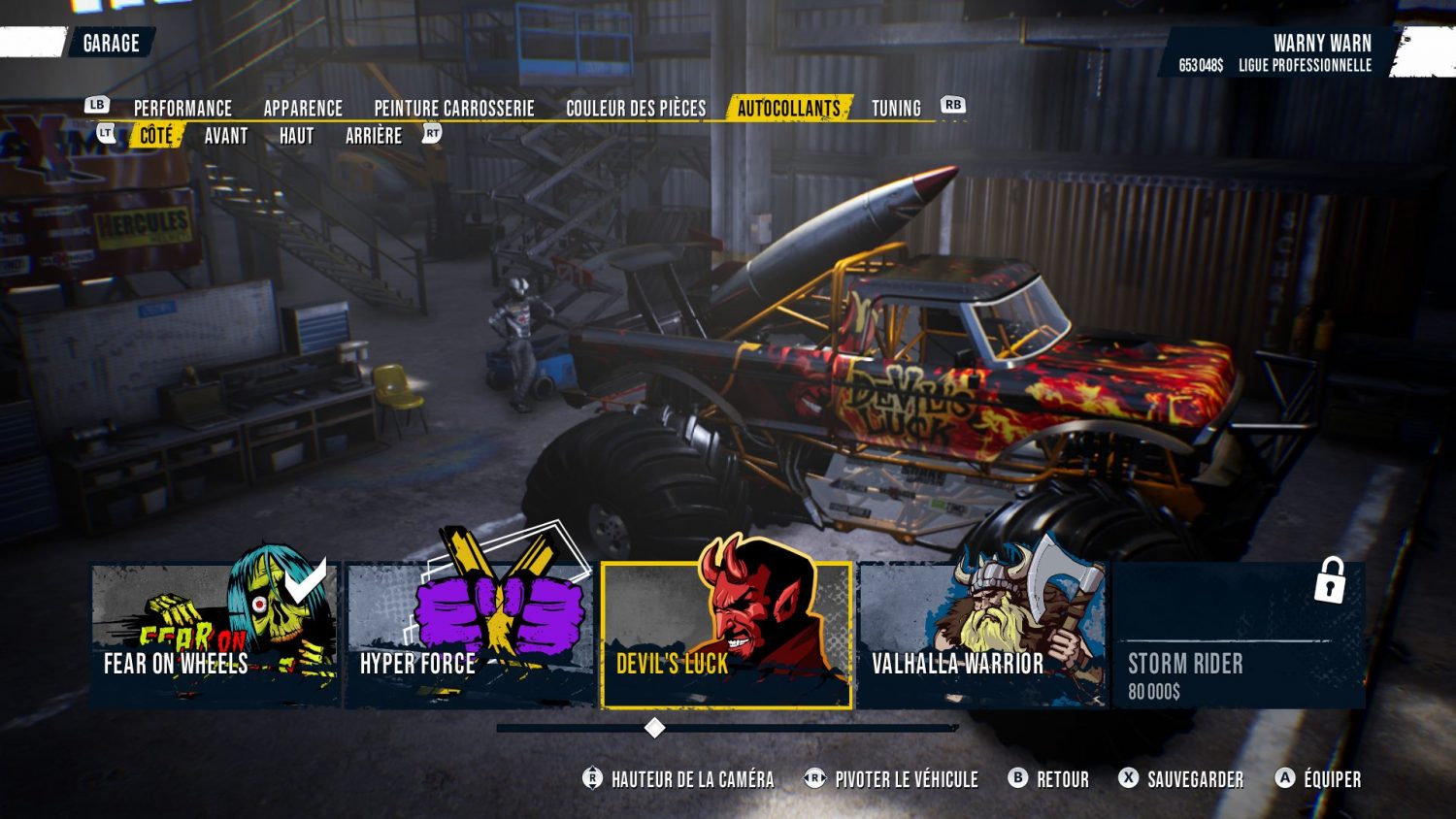Click the sticker list scrollbar diamond

655,728
